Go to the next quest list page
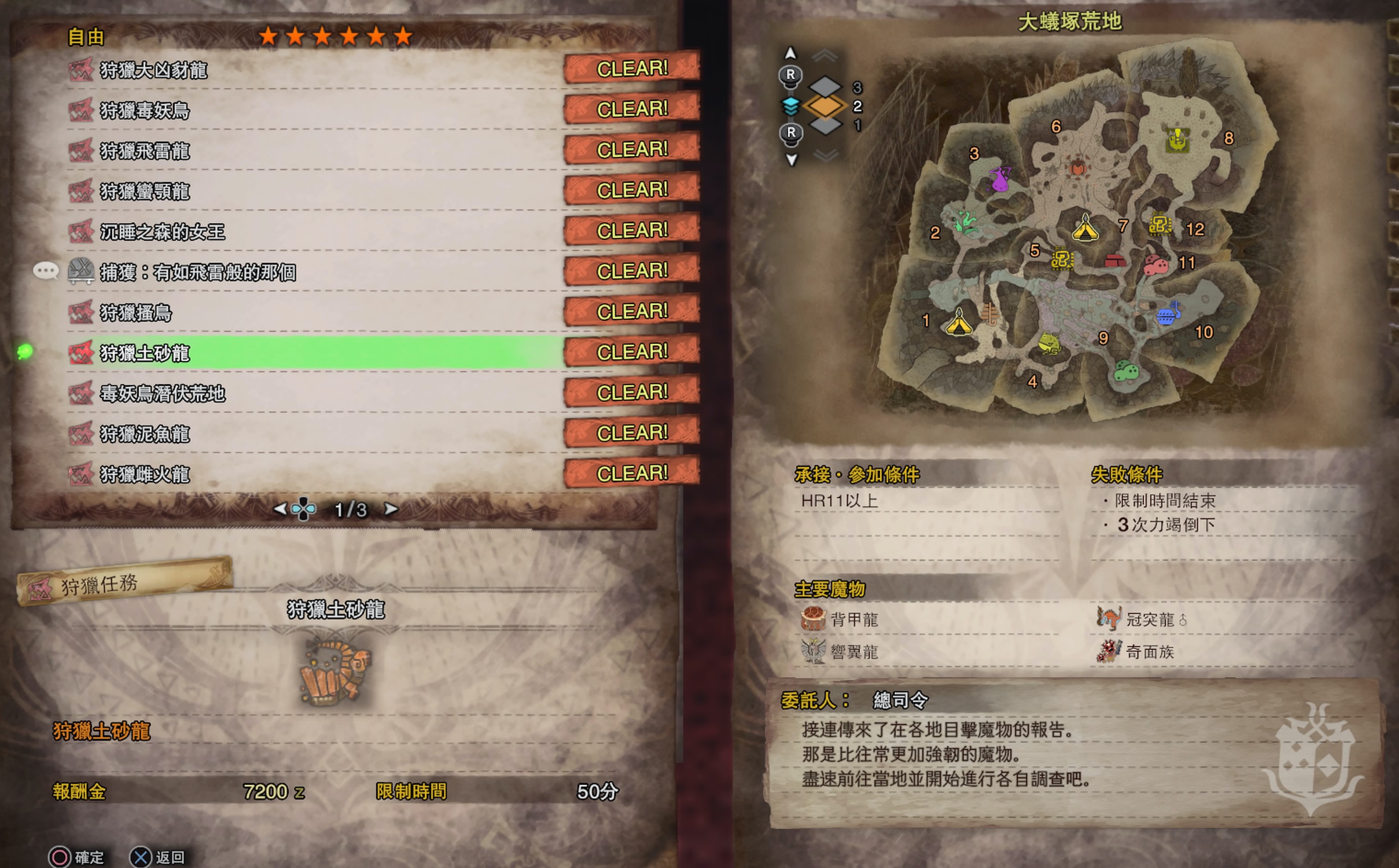Viewport: 1399px width, 868px height. coord(390,509)
